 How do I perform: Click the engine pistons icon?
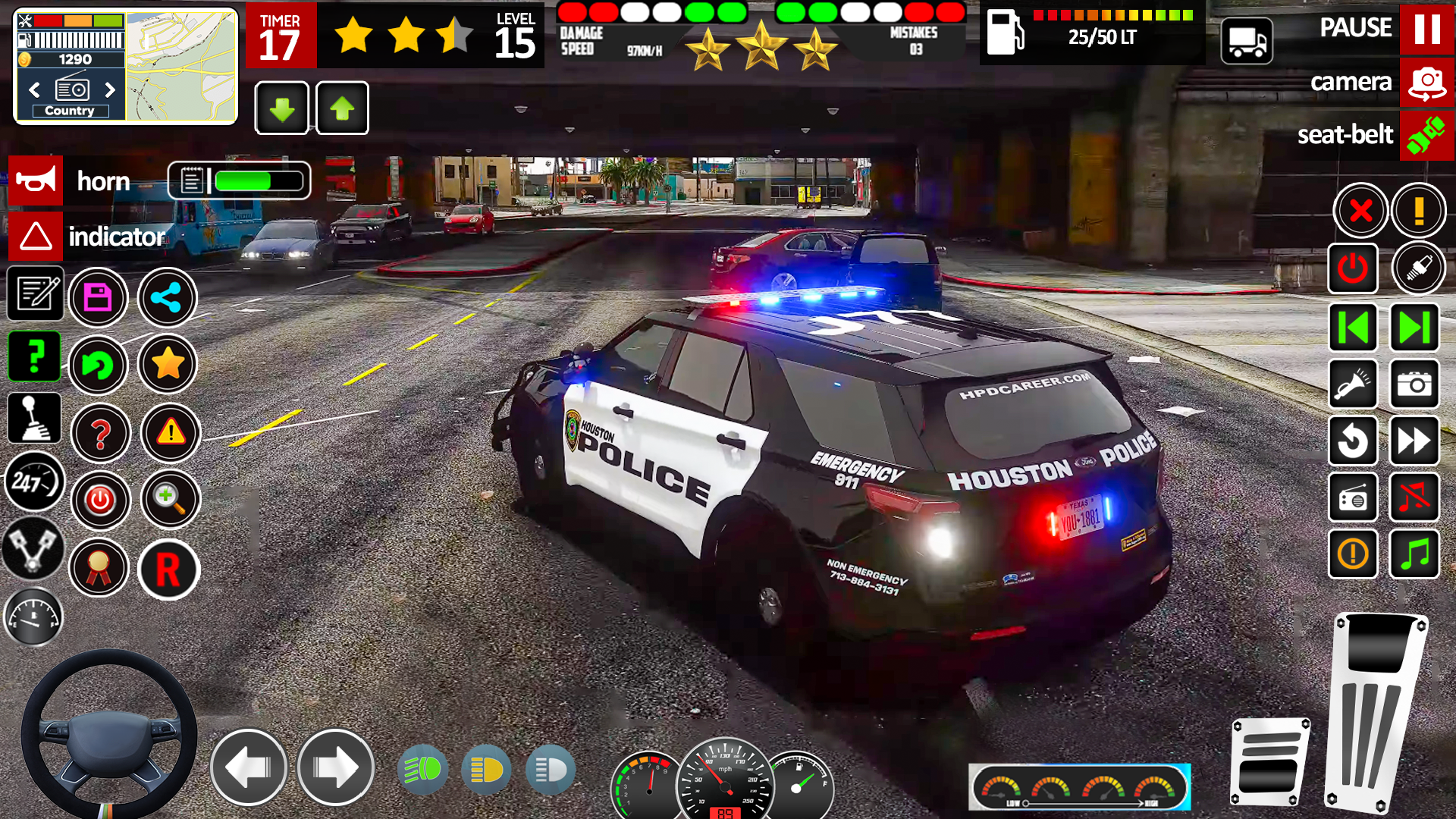point(35,548)
